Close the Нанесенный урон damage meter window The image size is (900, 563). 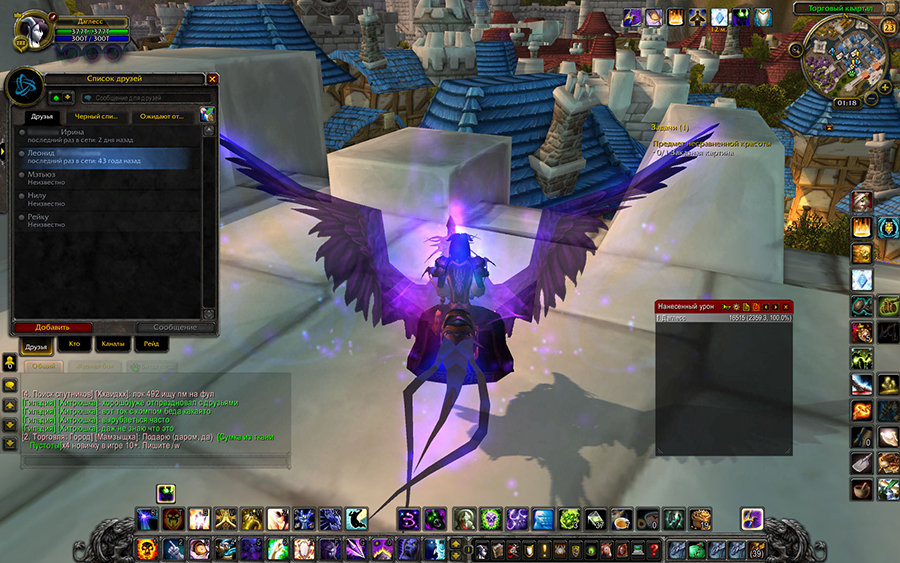[x=786, y=306]
